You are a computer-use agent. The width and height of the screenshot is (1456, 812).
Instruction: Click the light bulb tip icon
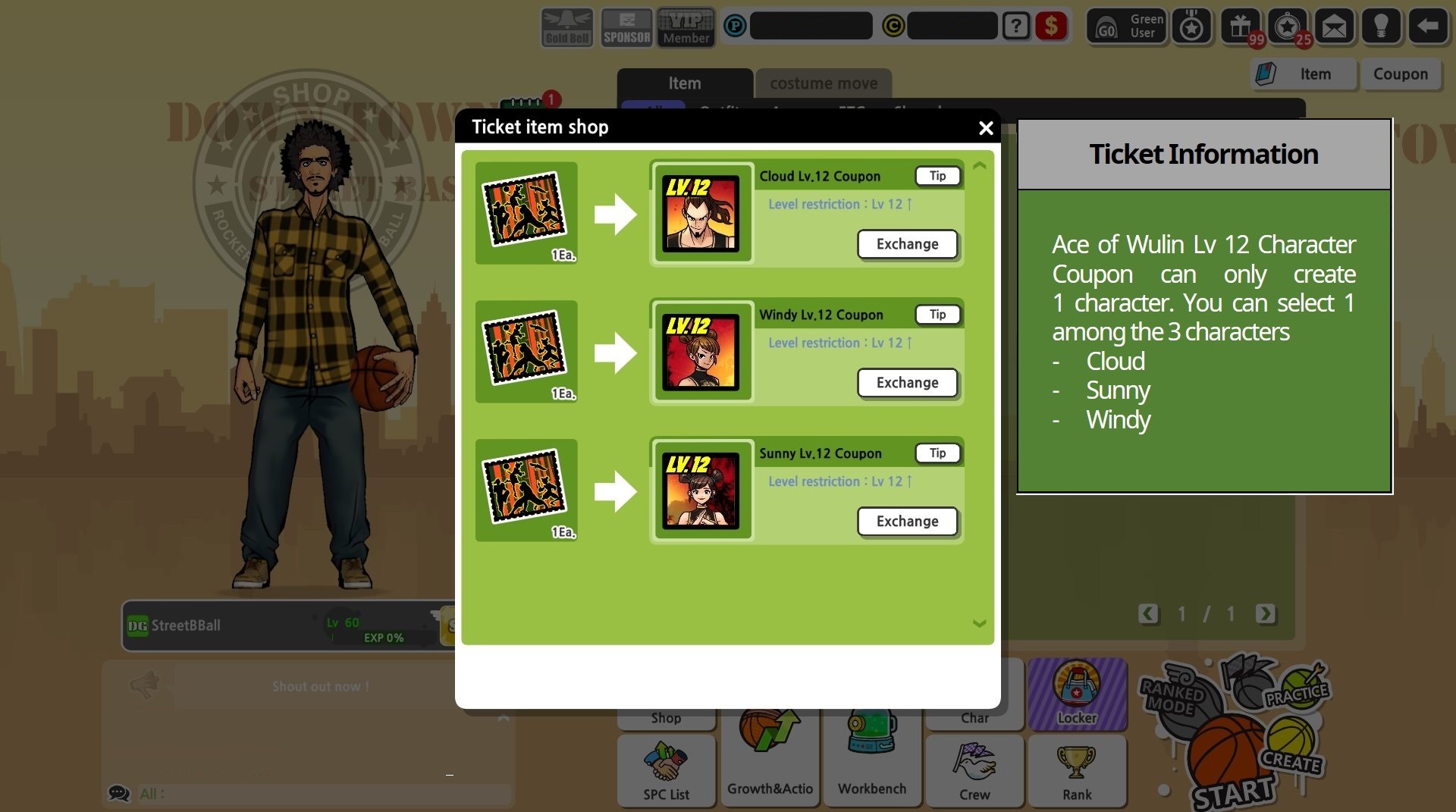[1382, 27]
